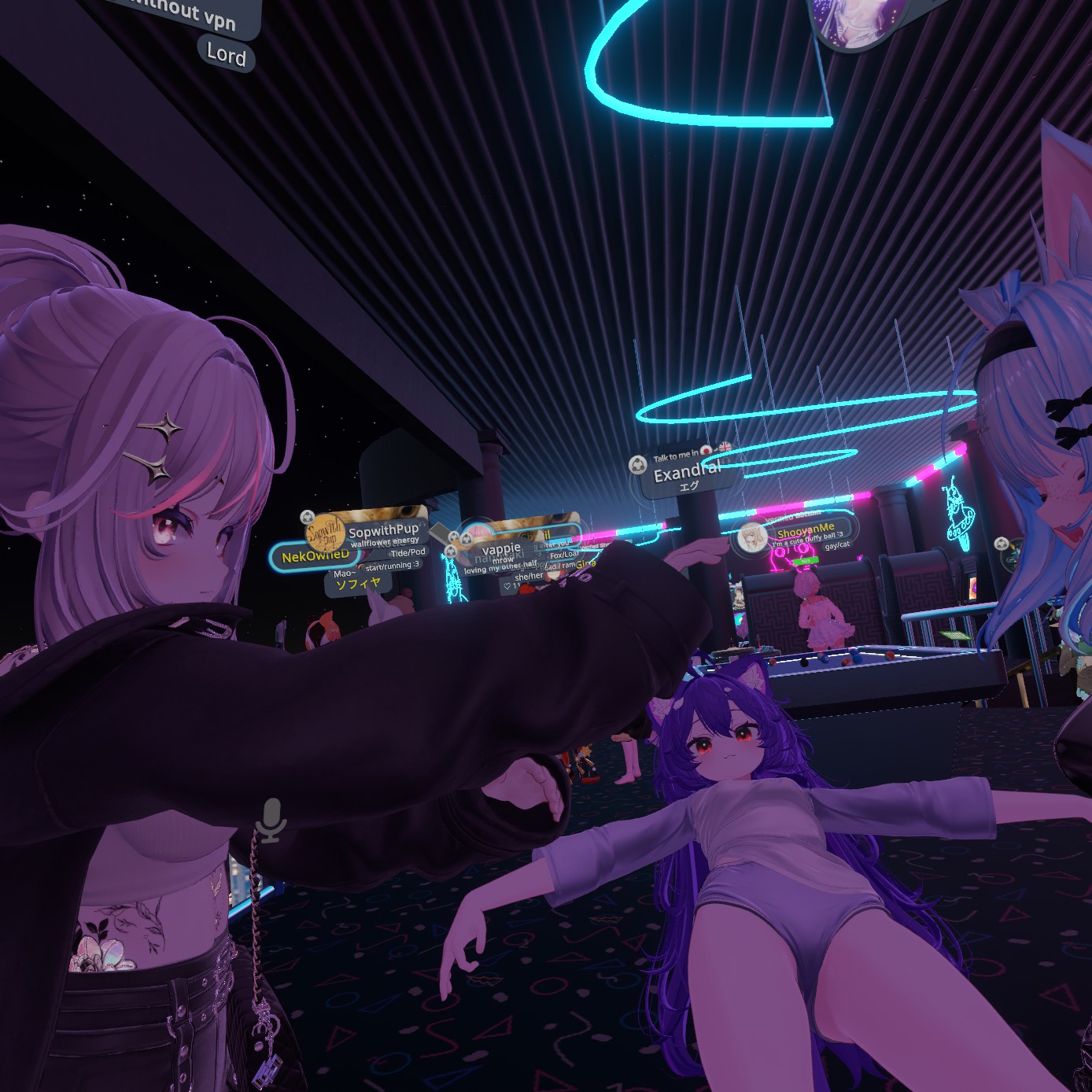
Task: Choose SopwithPup's nameplate
Action: pyautogui.click(x=383, y=530)
